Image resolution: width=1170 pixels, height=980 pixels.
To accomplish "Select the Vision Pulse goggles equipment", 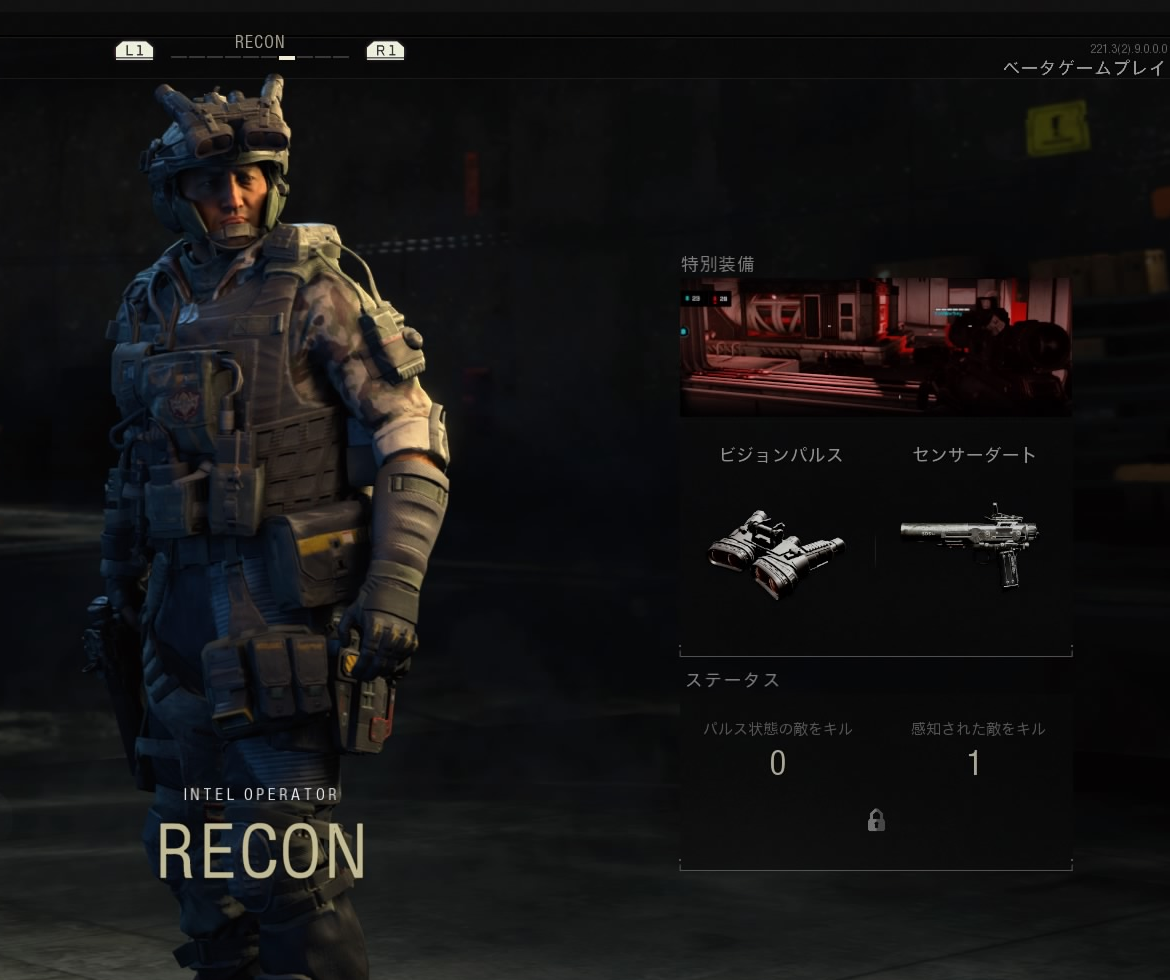I will tap(777, 553).
